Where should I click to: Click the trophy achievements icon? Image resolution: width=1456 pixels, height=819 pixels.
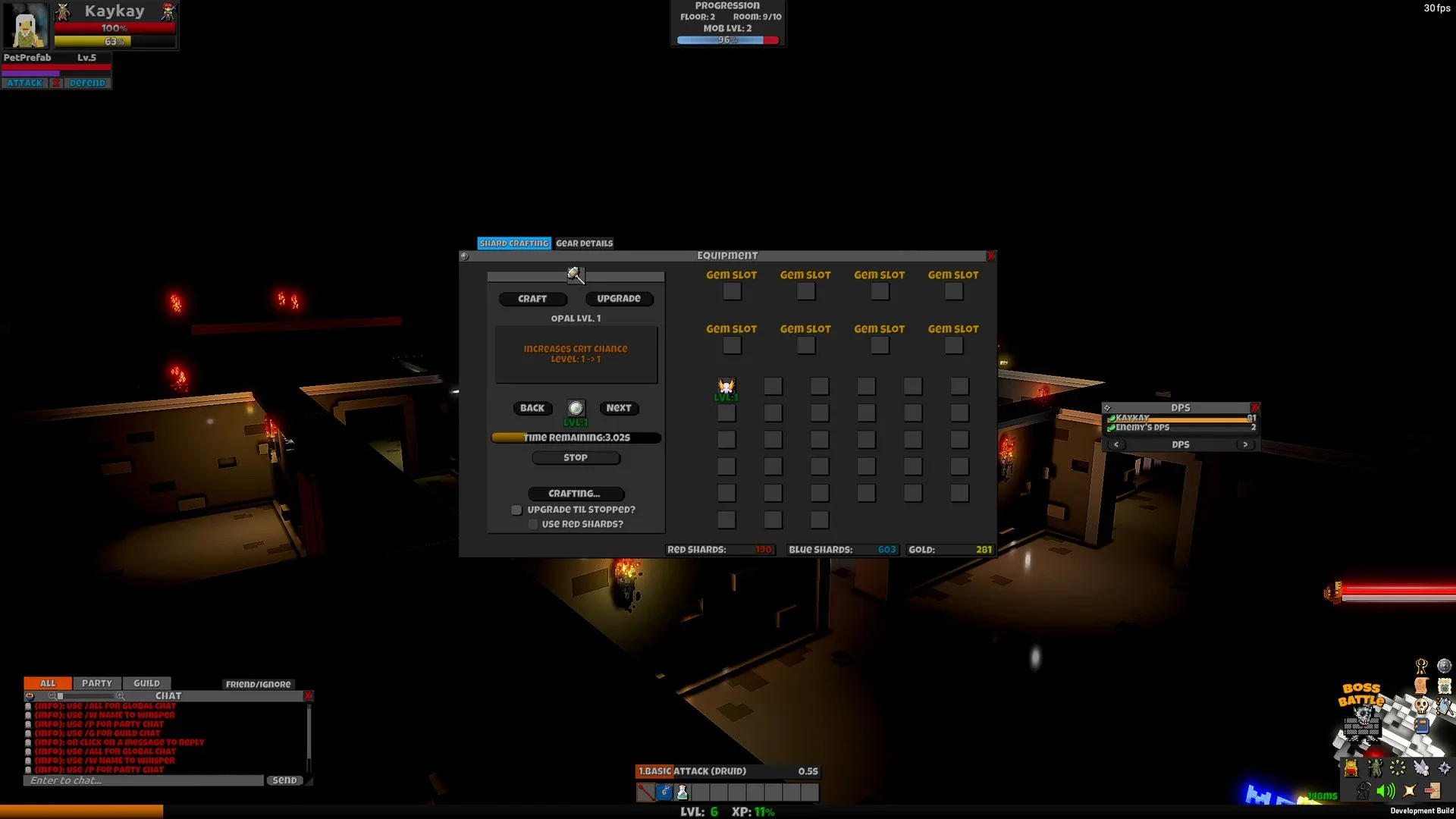(x=1420, y=666)
